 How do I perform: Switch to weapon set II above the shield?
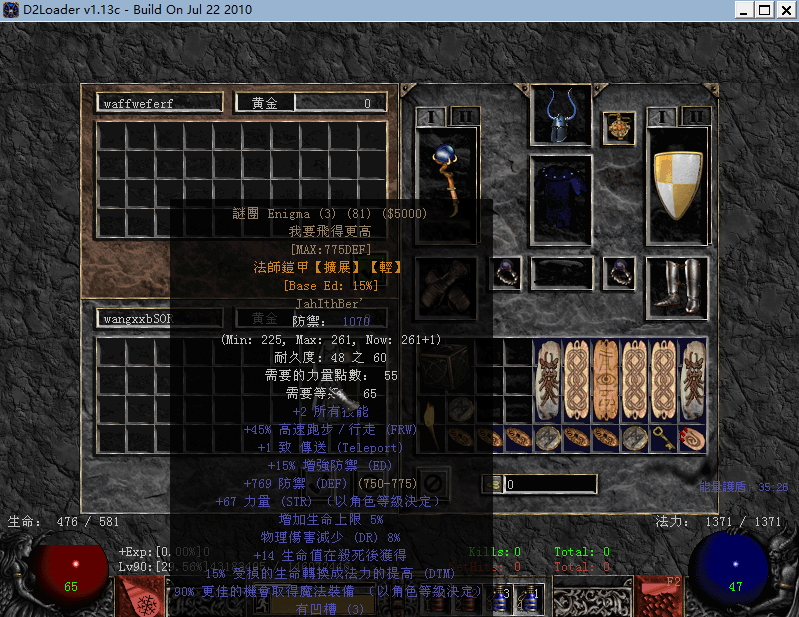tap(695, 117)
